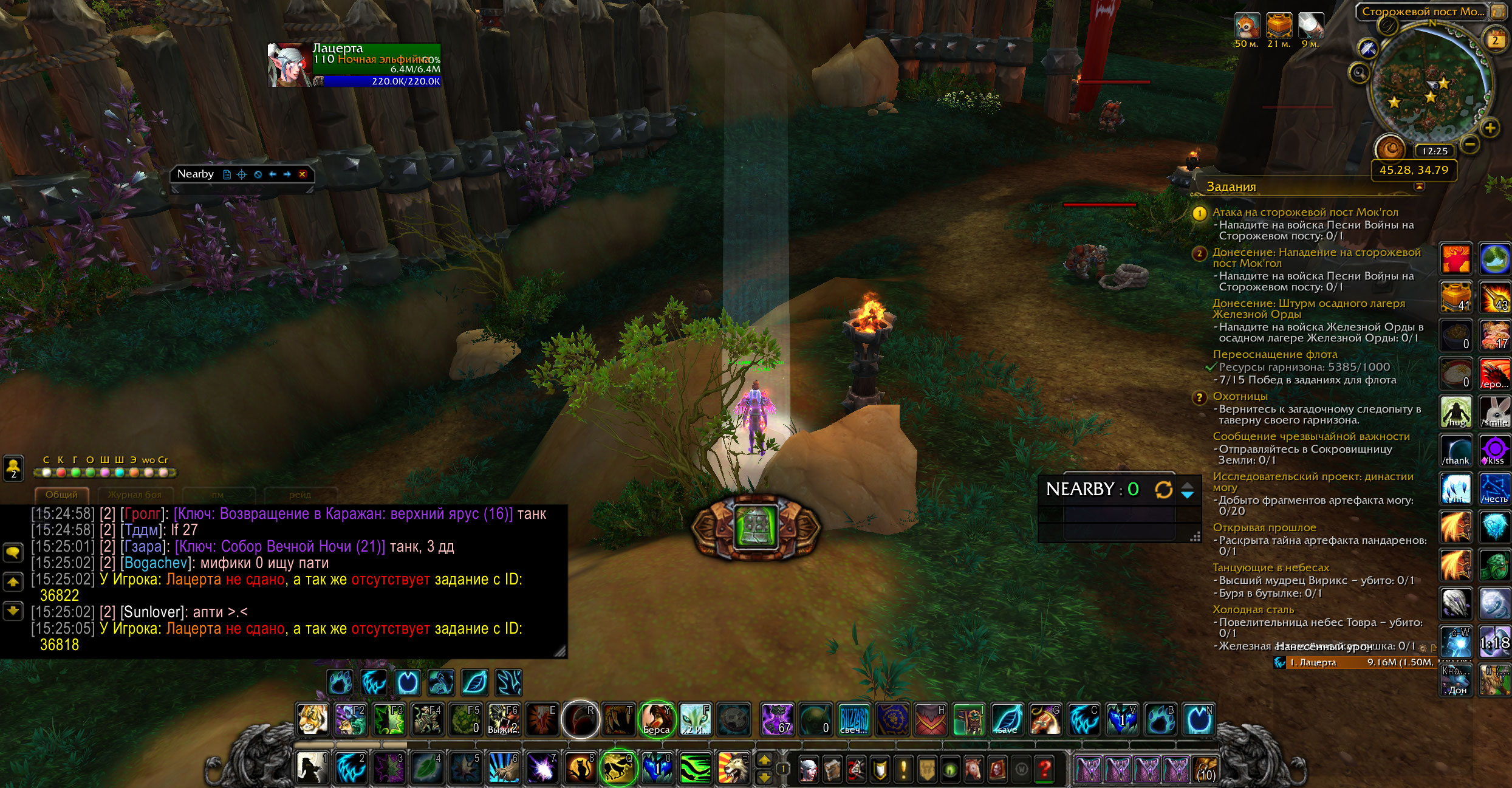Use the /hug emote macro button
1512x788 pixels.
tap(1456, 412)
